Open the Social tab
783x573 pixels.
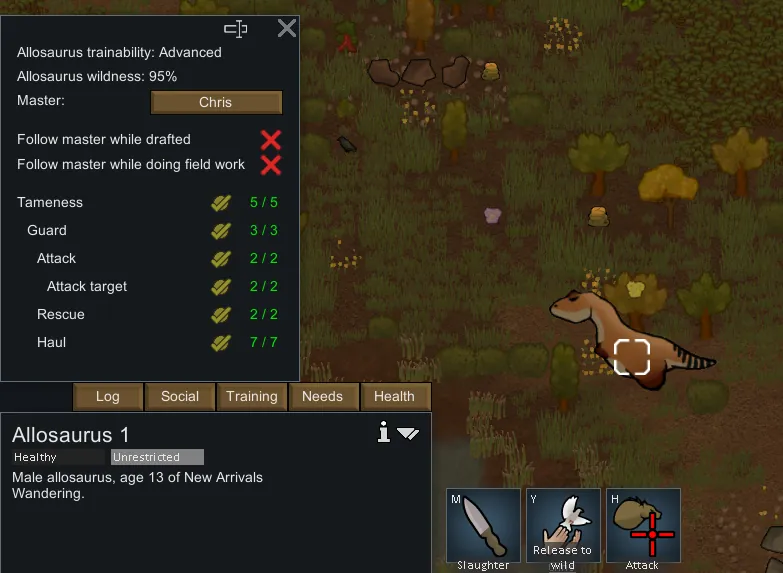(x=180, y=397)
